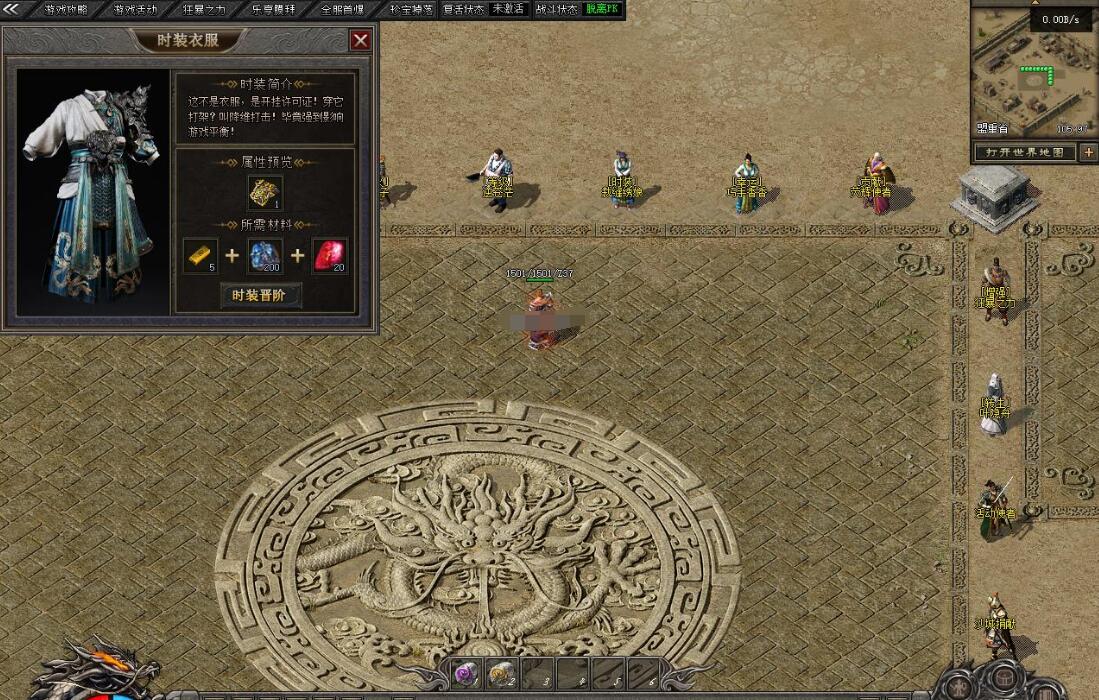Open the 全服首爆 menu entry
This screenshot has width=1099, height=700.
pyautogui.click(x=343, y=9)
